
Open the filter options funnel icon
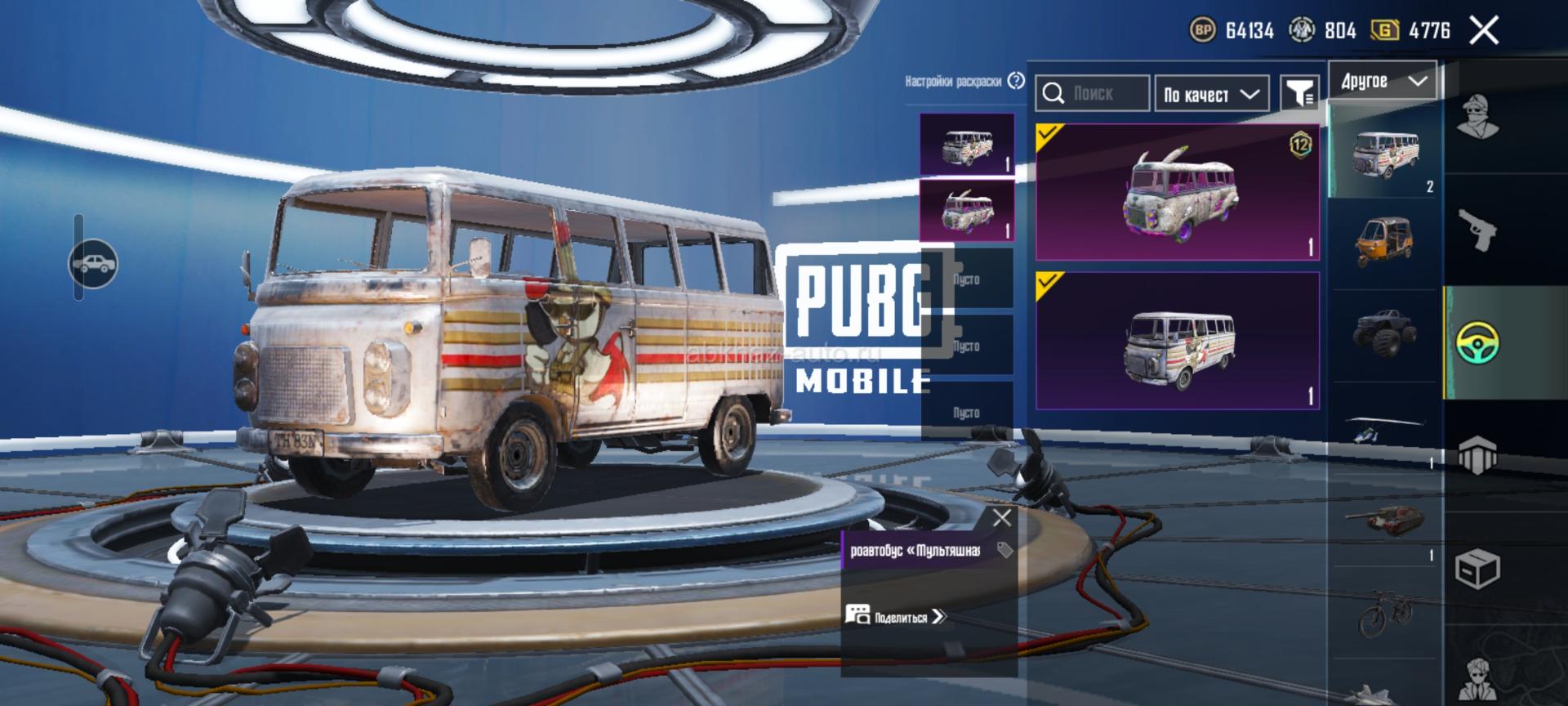1298,94
